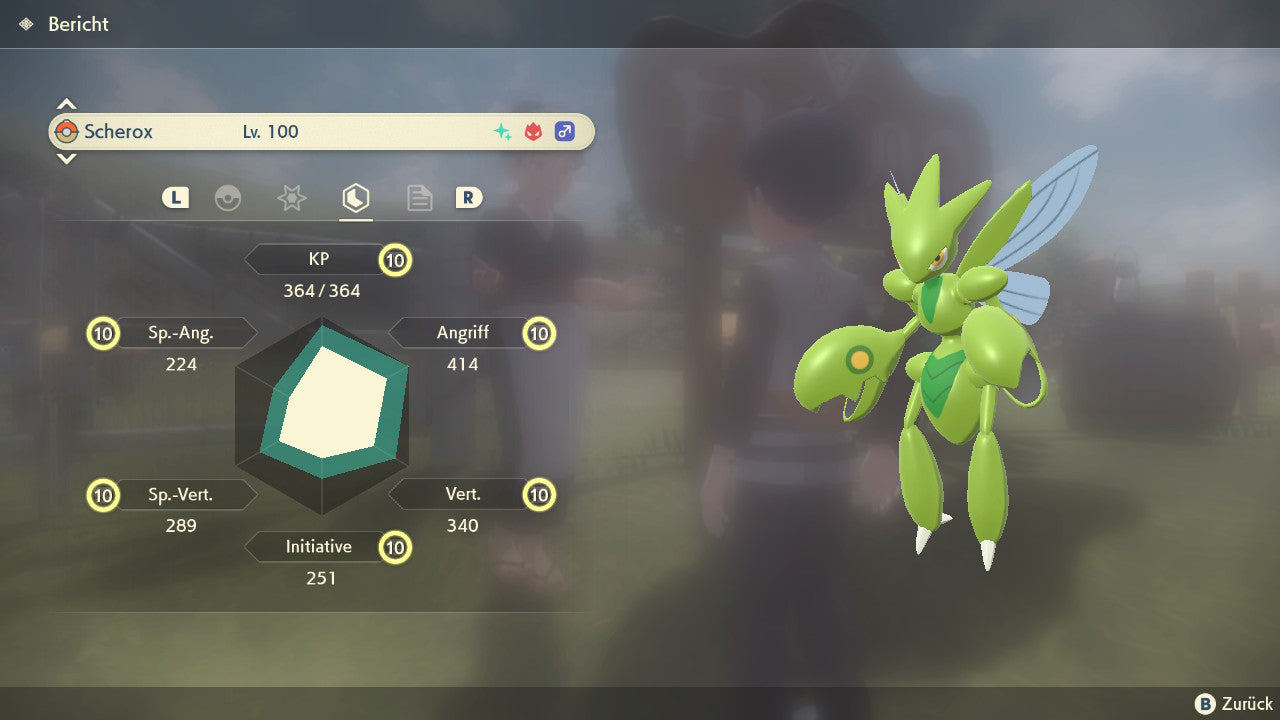Click the Sp.-Ang. stat label
This screenshot has width=1280, height=720.
click(181, 333)
